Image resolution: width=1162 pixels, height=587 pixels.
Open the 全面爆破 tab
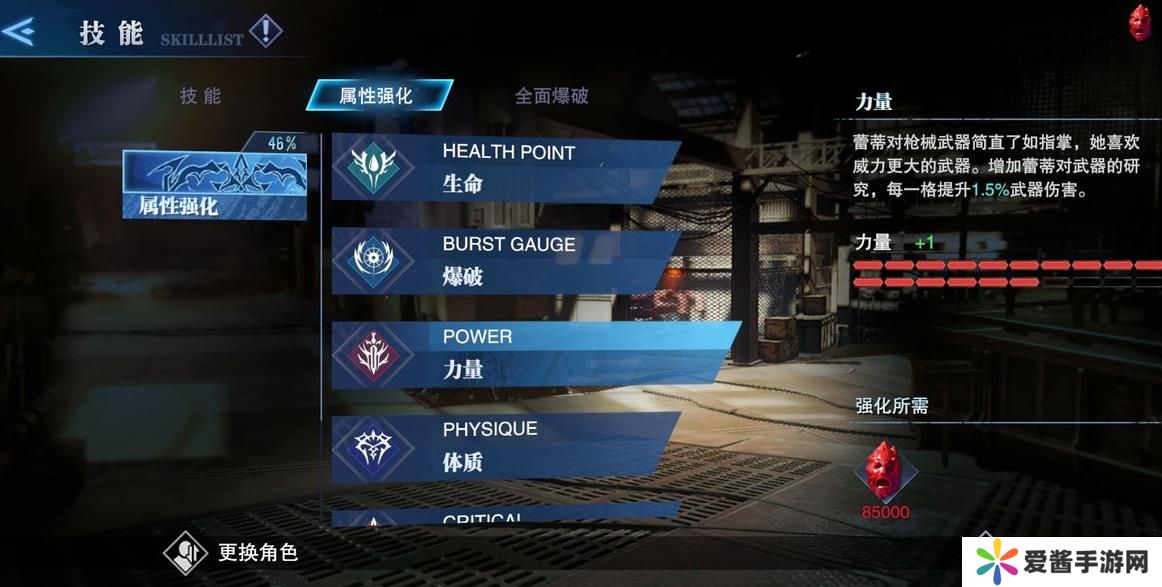[551, 96]
